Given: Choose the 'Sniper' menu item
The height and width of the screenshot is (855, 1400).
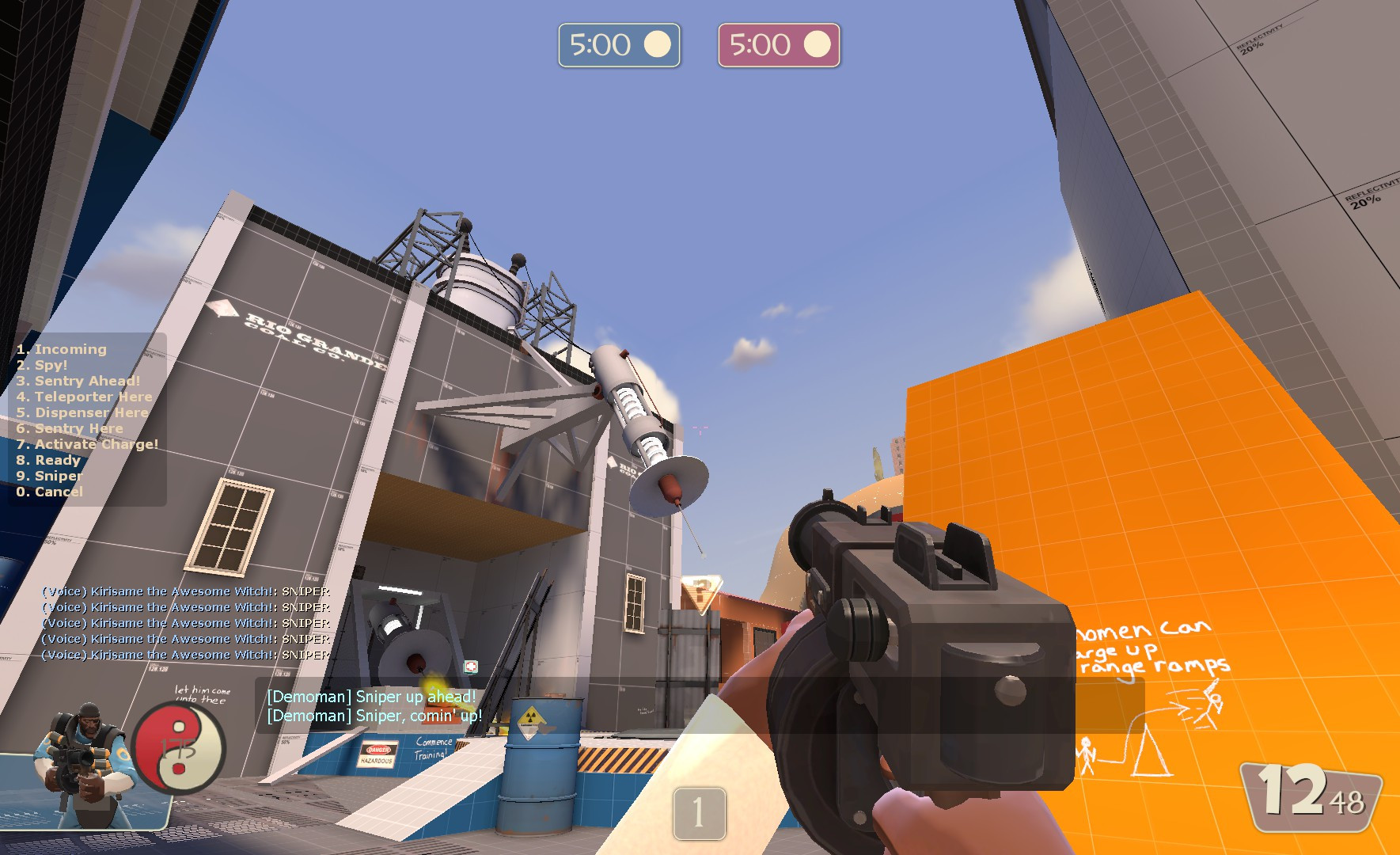Looking at the screenshot, I should [49, 476].
